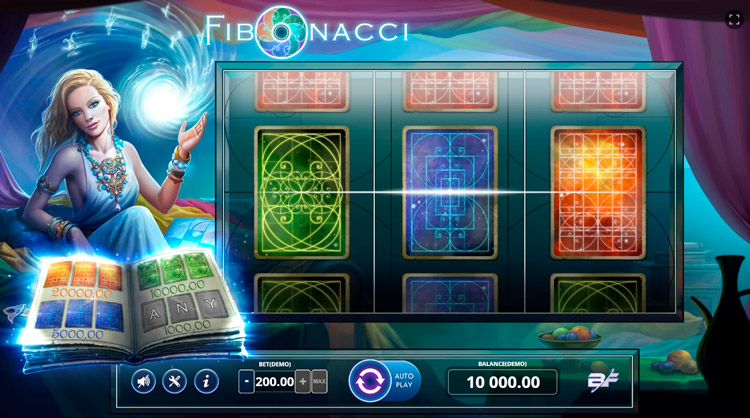Decrease the bet with the minus button
This screenshot has width=750, height=418.
[247, 381]
